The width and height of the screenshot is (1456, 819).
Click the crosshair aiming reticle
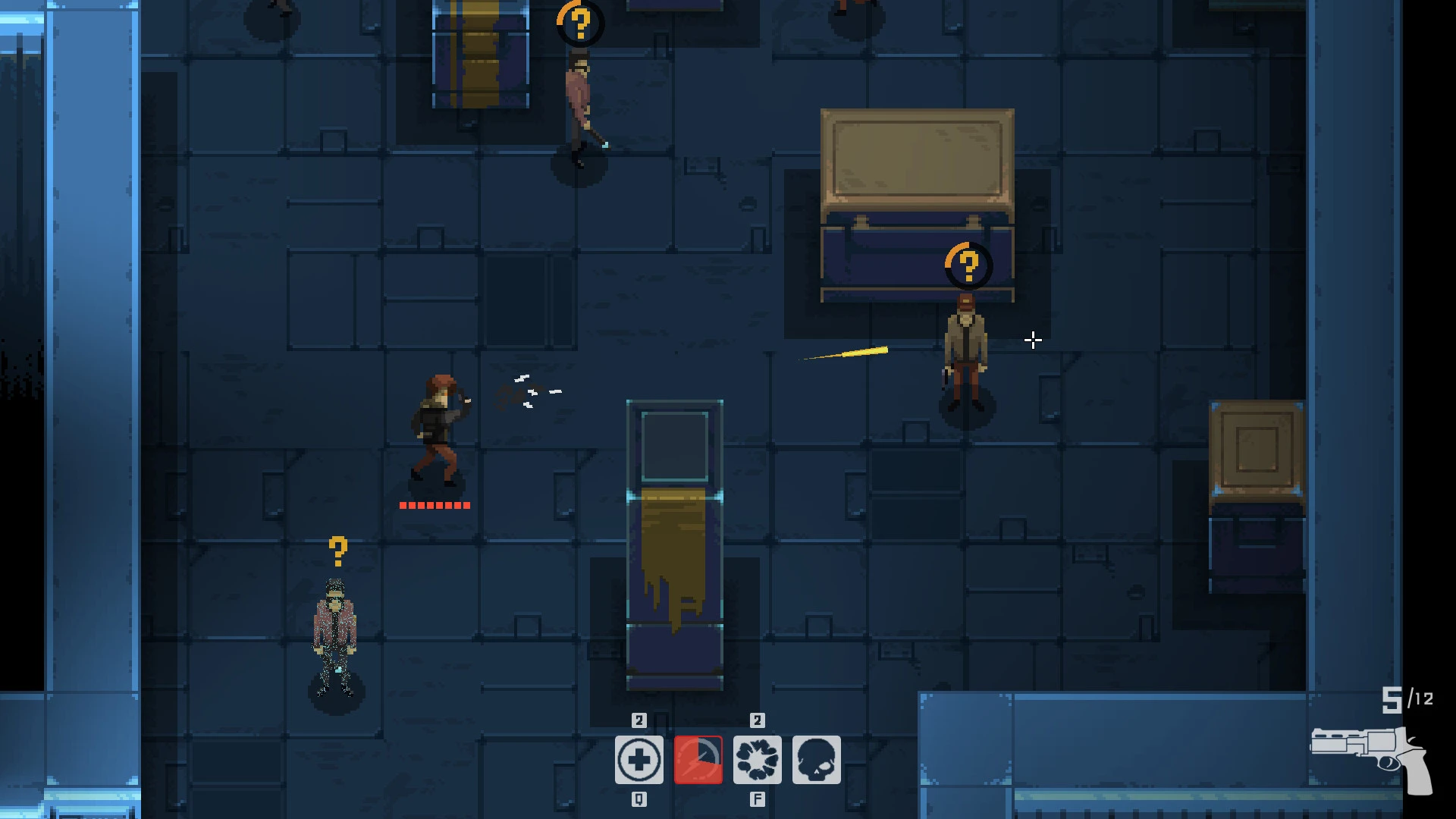coord(1033,340)
